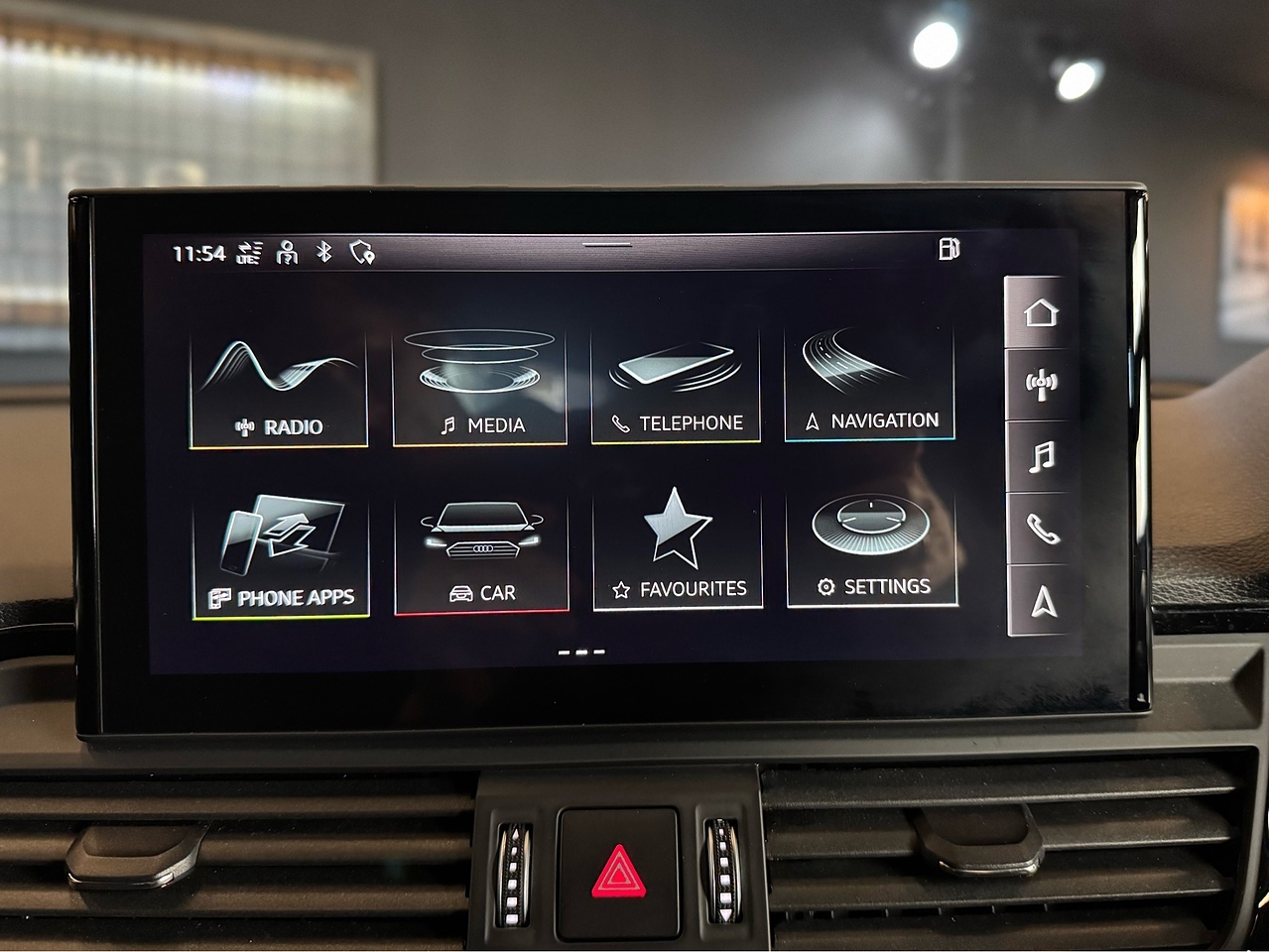The width and height of the screenshot is (1269, 952).
Task: Tap the home icon in sidebar
Action: point(1040,313)
